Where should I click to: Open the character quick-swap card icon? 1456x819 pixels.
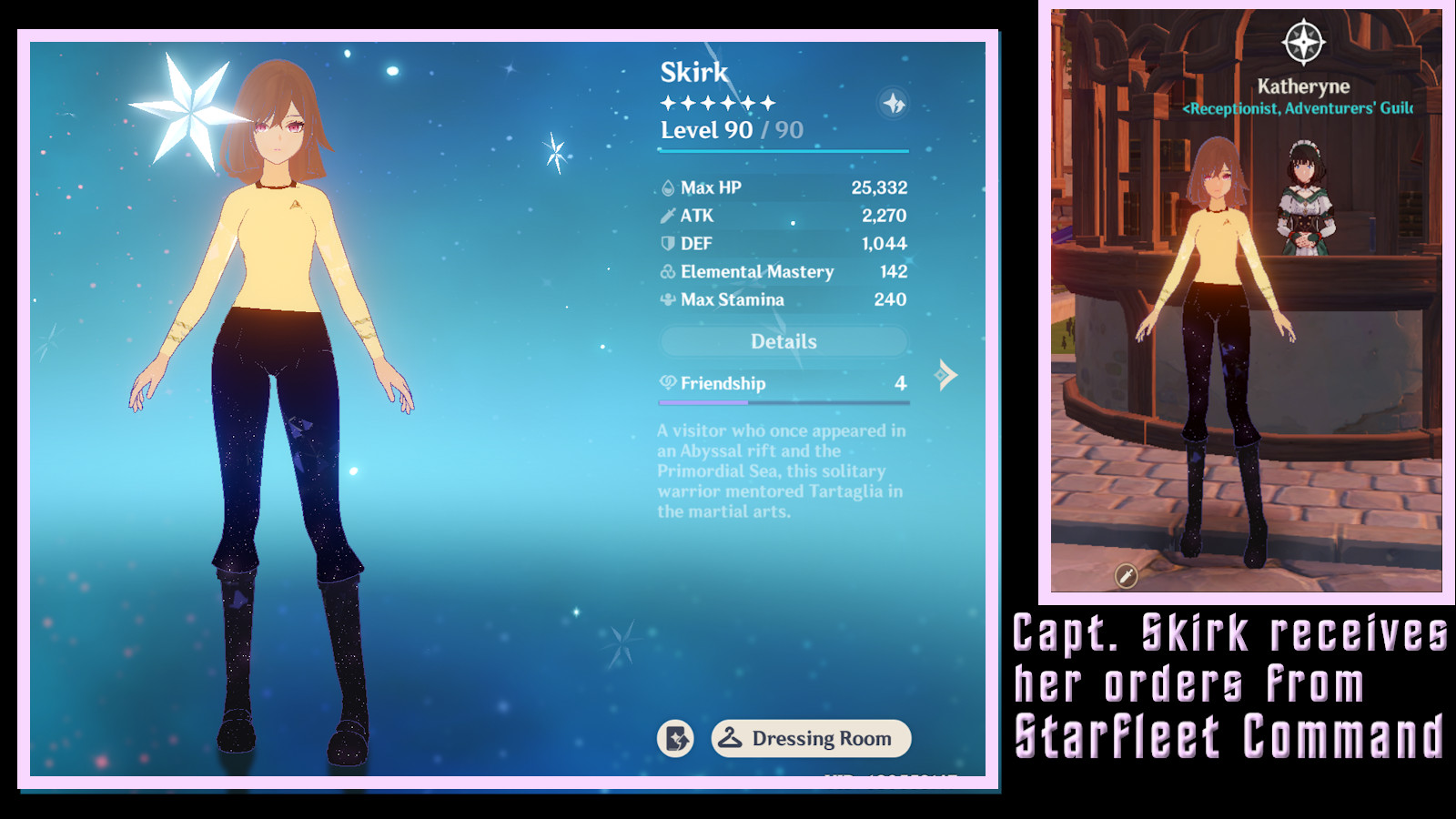677,738
